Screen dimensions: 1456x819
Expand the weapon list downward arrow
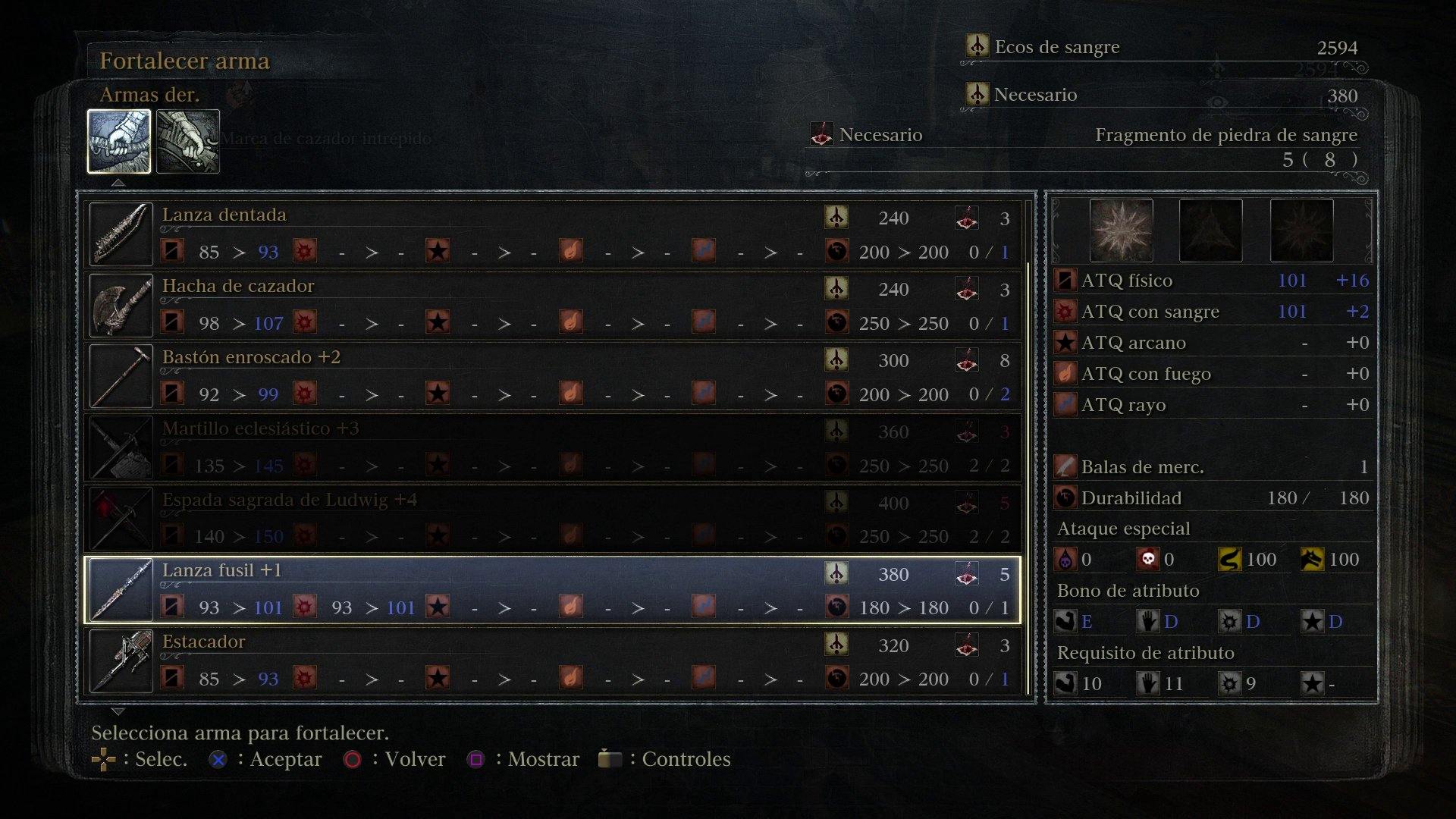pos(118,711)
